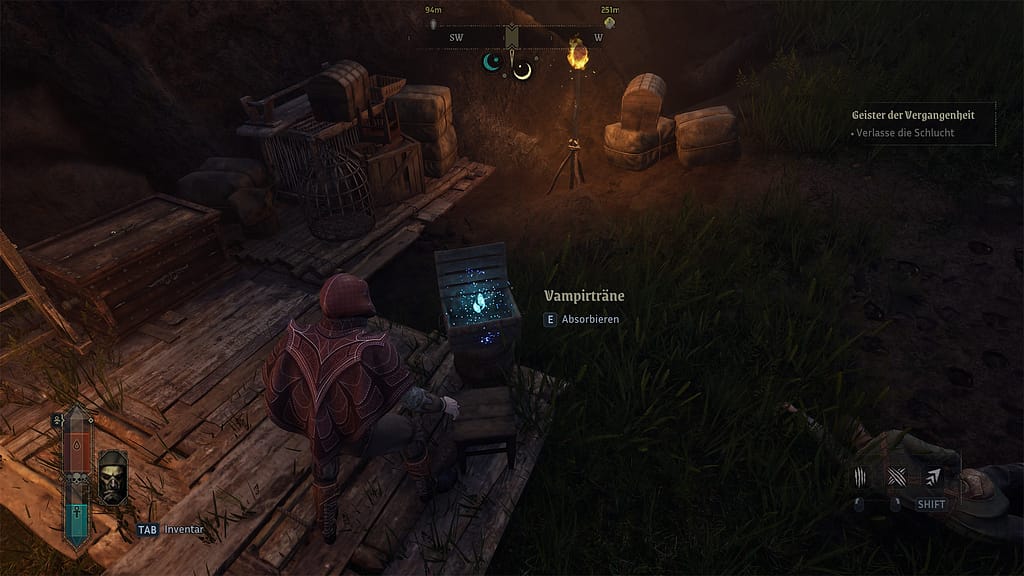Image resolution: width=1024 pixels, height=576 pixels.
Task: Select the 251m compass waypoint marker
Action: tap(609, 22)
